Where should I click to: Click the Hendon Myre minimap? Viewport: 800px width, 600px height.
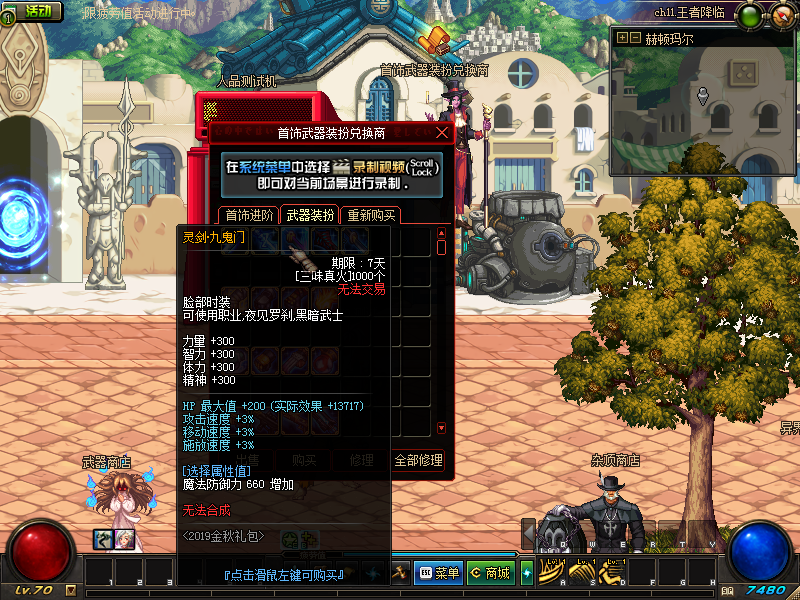(703, 110)
